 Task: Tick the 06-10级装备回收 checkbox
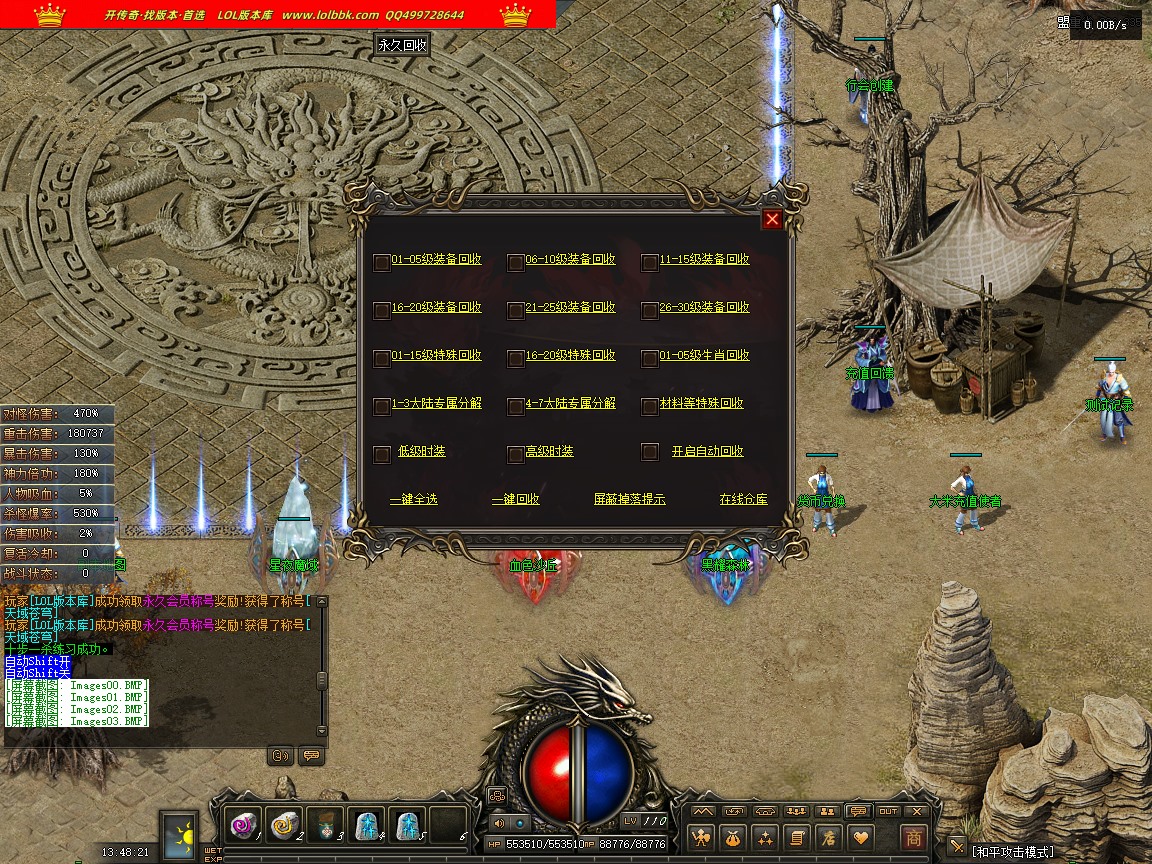point(516,262)
